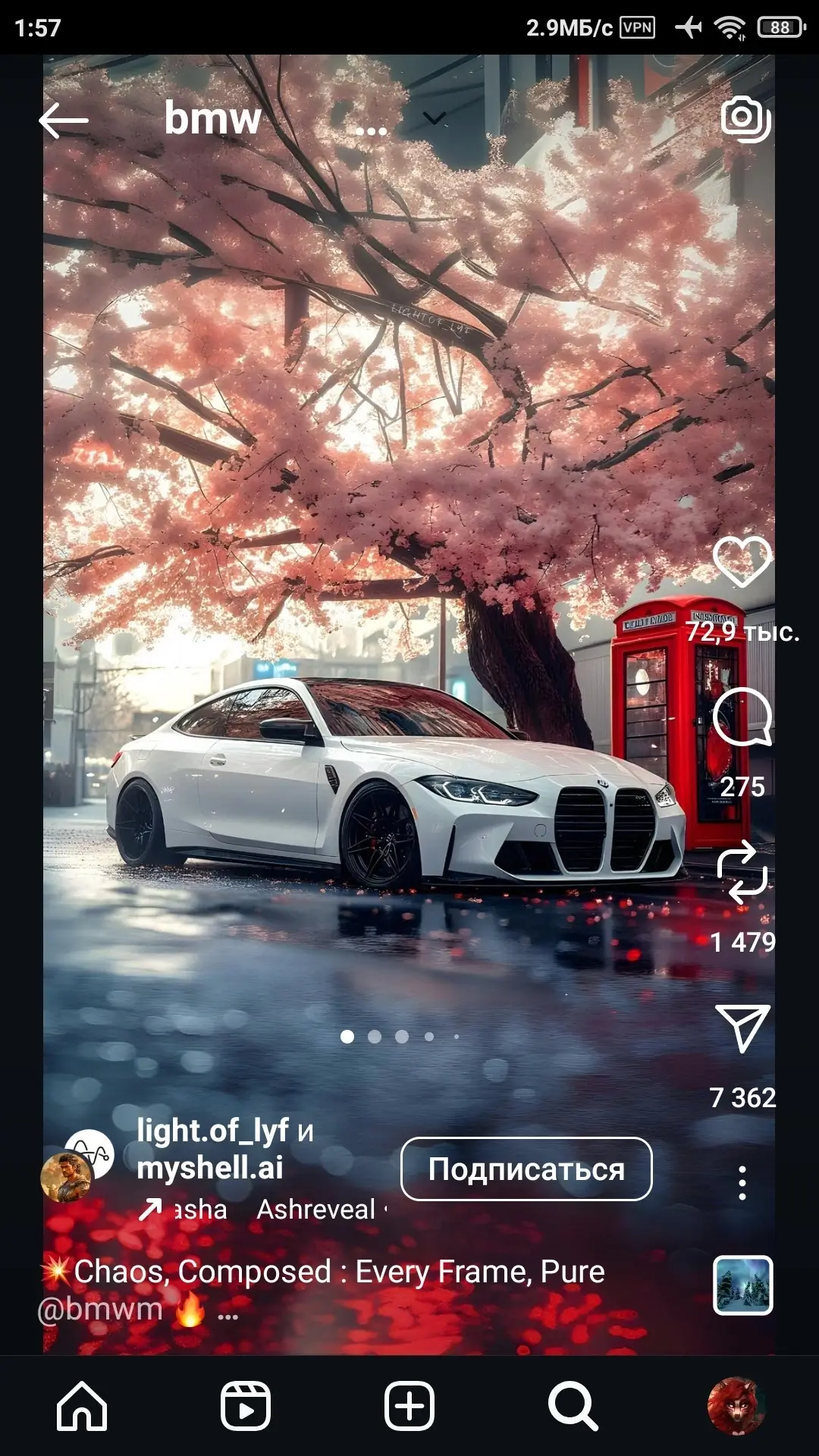Screen dimensions: 819x1456
Task: Open the audio track thumbnail
Action: (x=742, y=1285)
